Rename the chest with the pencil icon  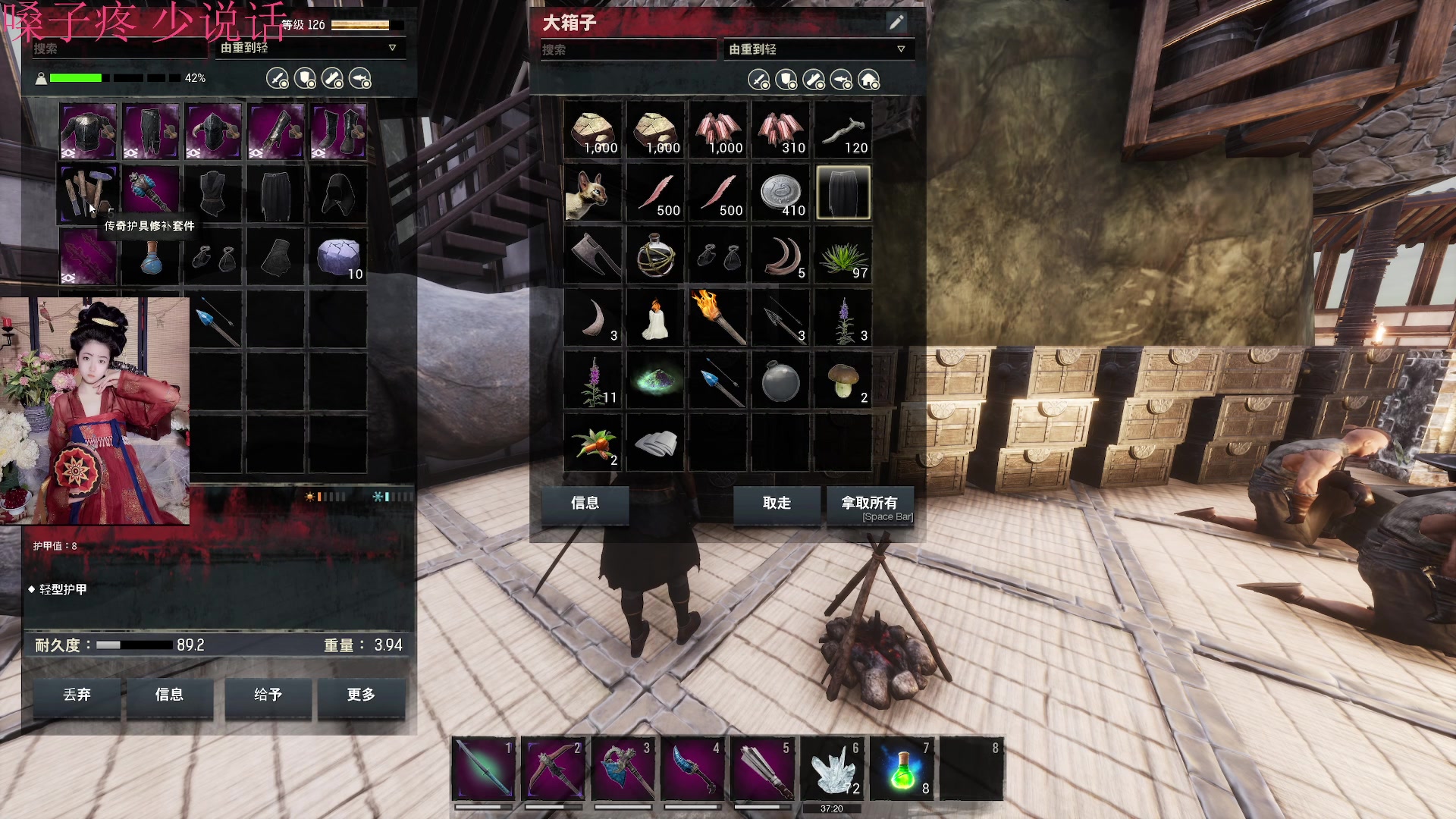[896, 23]
